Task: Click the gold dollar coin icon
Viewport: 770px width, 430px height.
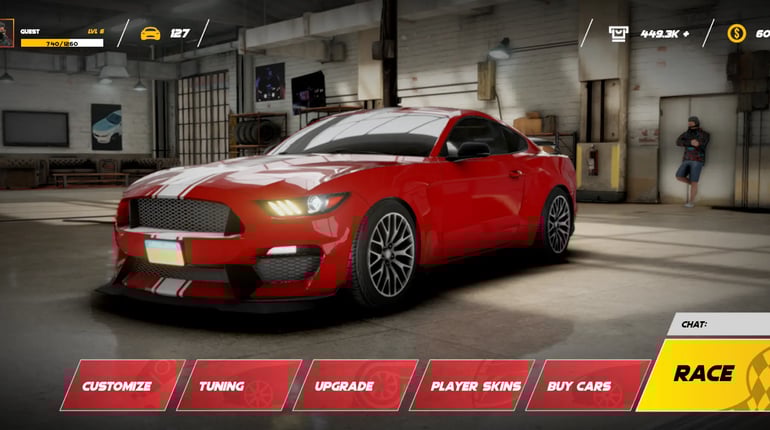Action: click(x=736, y=33)
